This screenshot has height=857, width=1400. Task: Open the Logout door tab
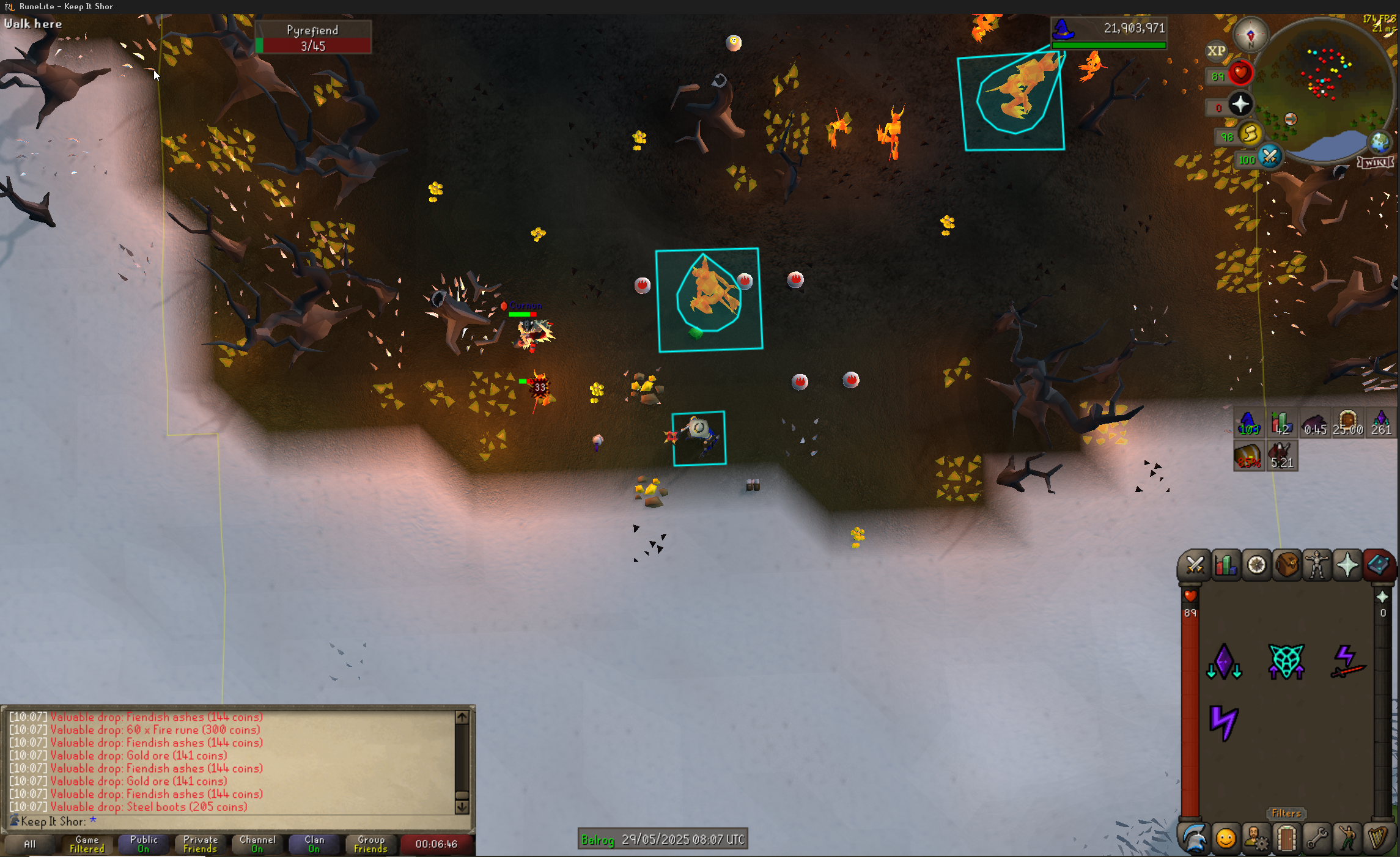pos(1286,839)
